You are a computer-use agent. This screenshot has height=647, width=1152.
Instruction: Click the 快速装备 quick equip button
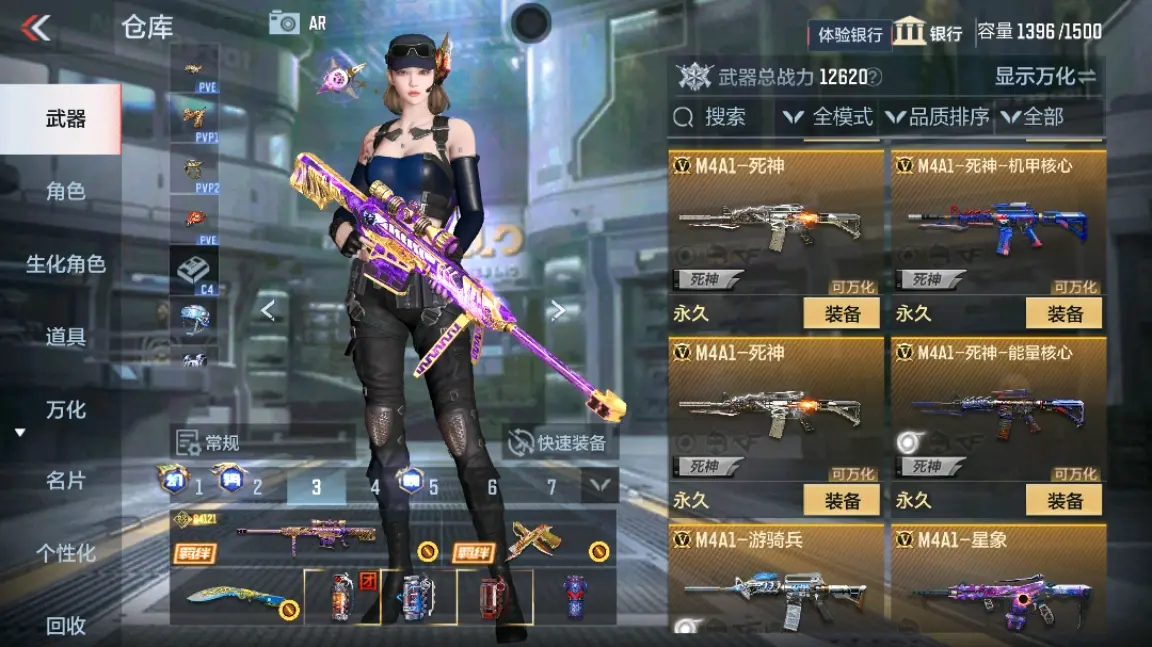click(559, 443)
